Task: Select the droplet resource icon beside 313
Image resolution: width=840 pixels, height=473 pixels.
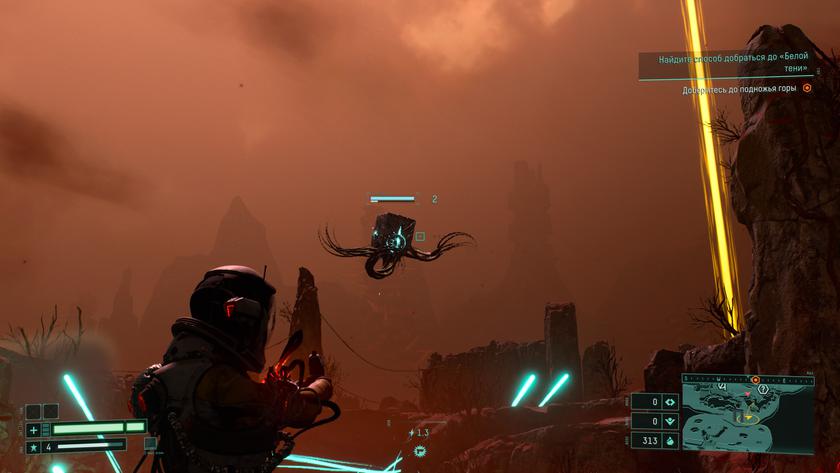Action: pyautogui.click(x=670, y=440)
